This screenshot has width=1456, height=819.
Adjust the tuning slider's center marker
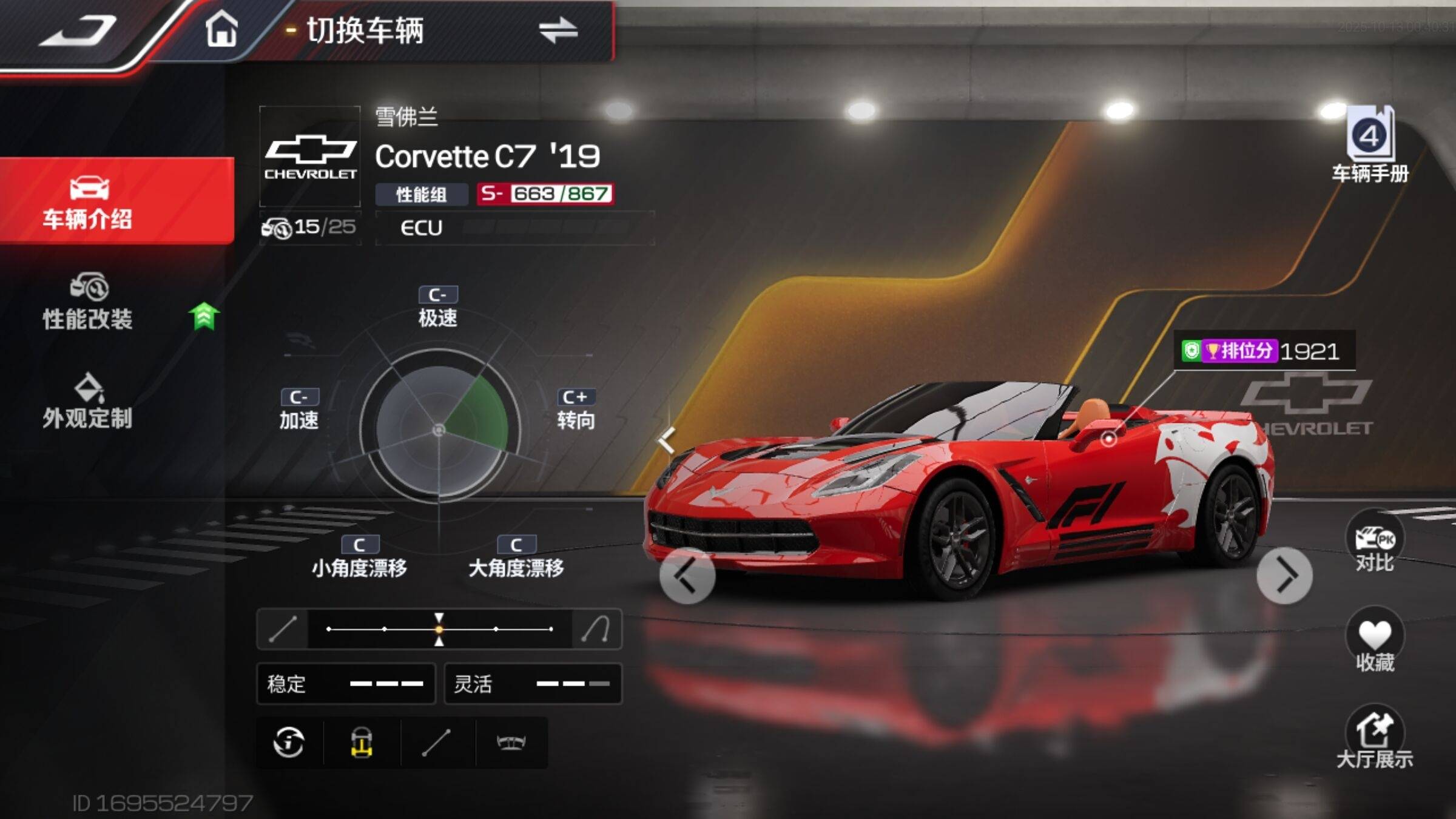click(x=439, y=629)
